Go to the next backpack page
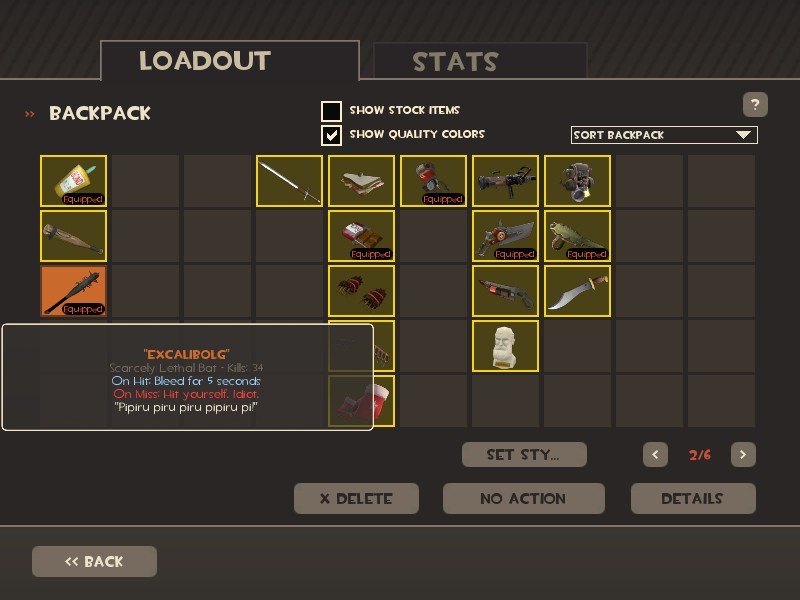 tap(742, 455)
